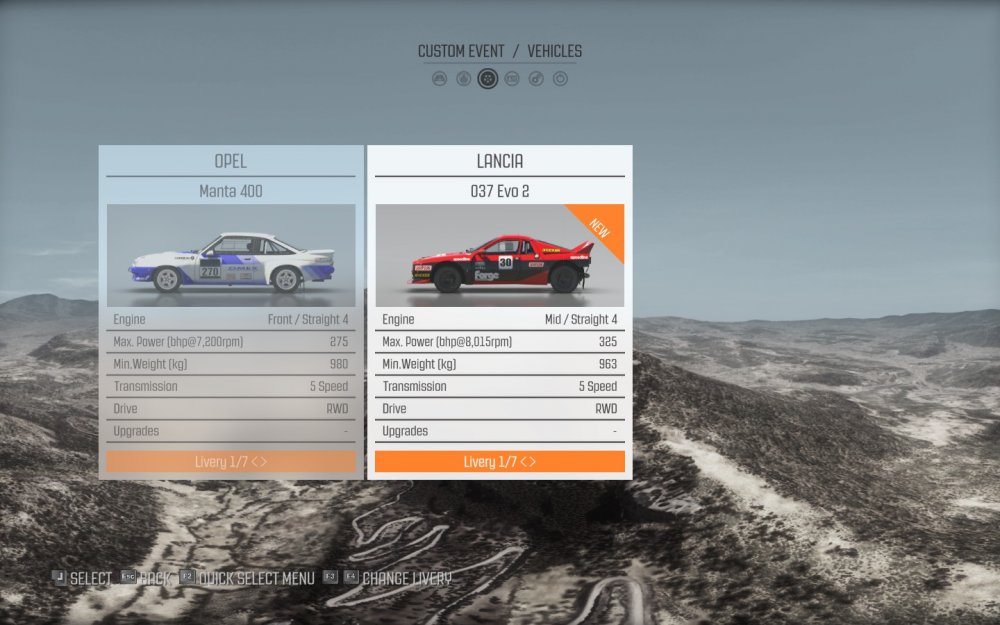The height and width of the screenshot is (625, 1000).
Task: Jump to the fifth step icon in the progress bar
Action: coord(536,78)
